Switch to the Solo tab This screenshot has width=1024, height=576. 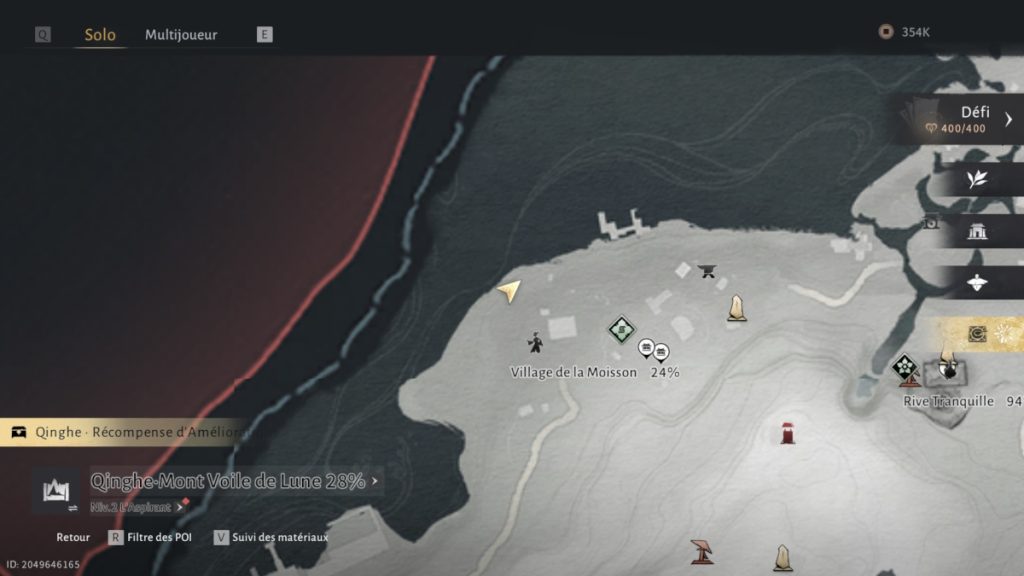(x=100, y=35)
